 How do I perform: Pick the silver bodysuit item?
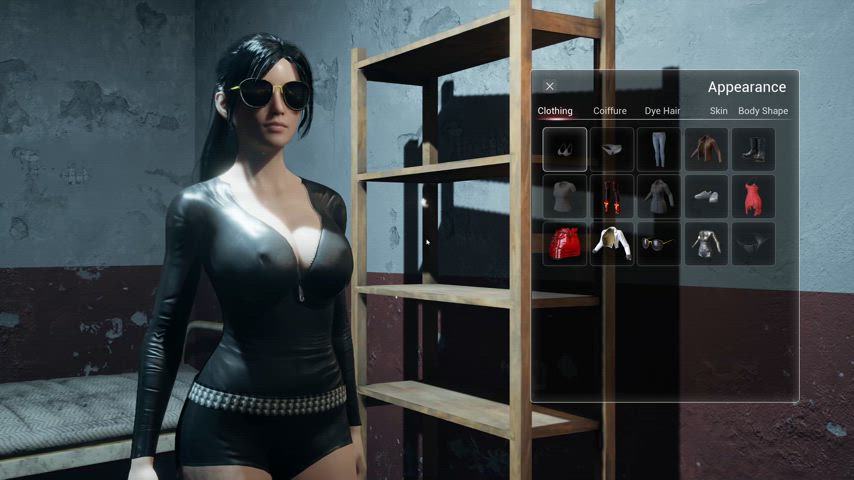(706, 243)
